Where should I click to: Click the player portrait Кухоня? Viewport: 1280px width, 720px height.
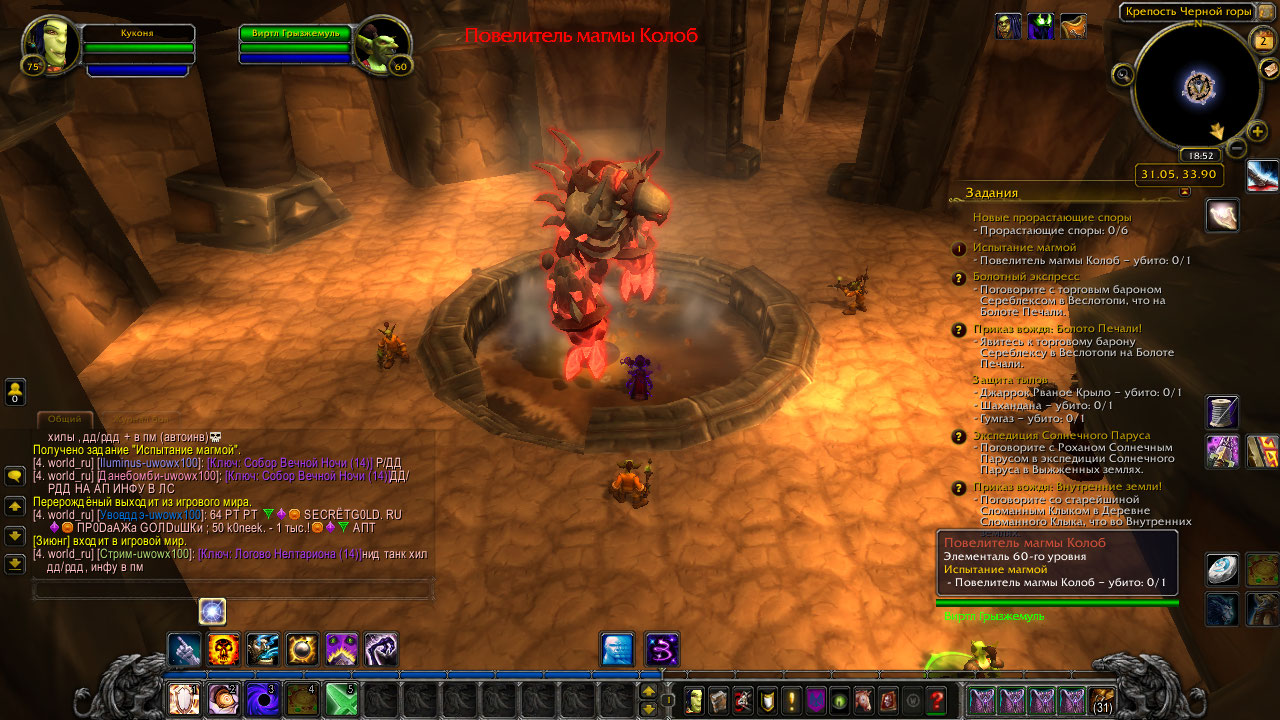pos(50,46)
